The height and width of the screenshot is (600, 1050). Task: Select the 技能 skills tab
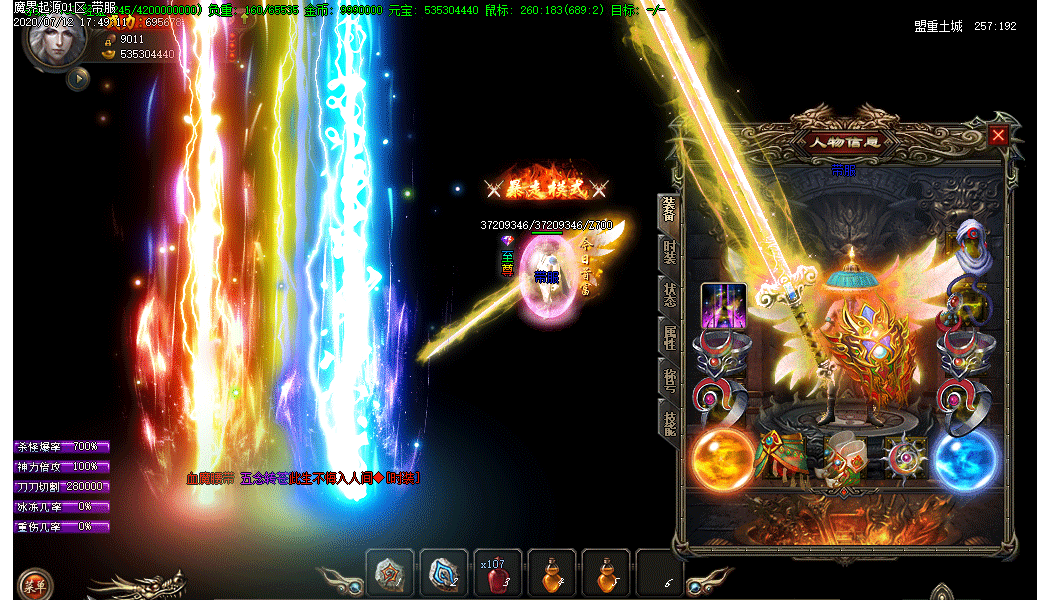tap(669, 419)
